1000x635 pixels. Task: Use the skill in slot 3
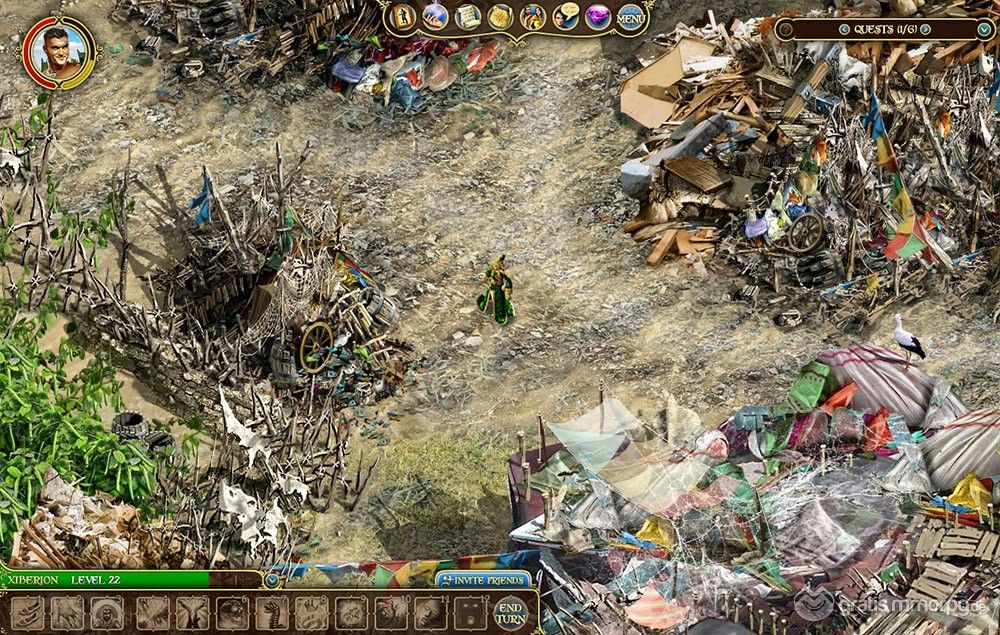107,612
